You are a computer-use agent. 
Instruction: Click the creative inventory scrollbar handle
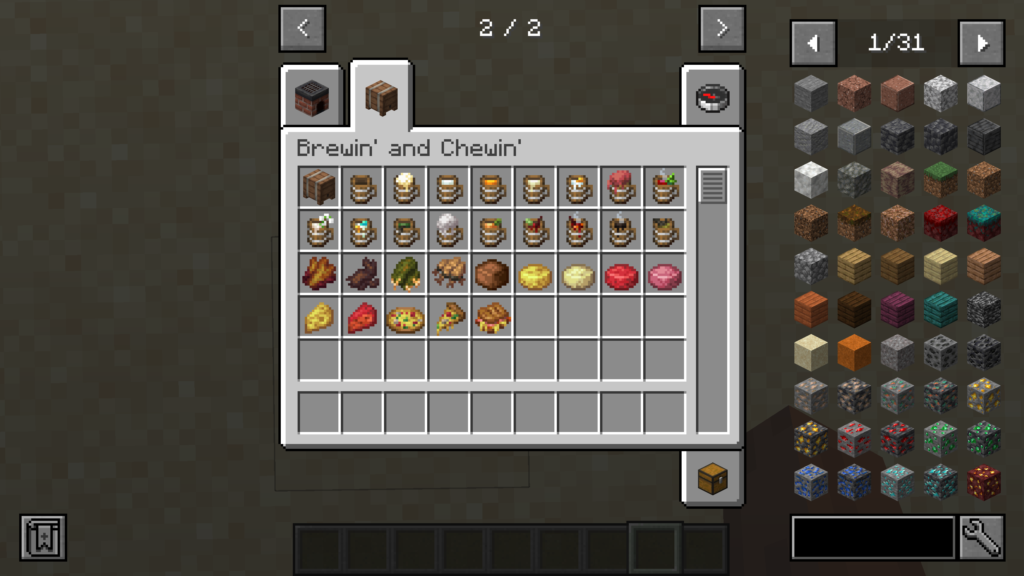(712, 186)
